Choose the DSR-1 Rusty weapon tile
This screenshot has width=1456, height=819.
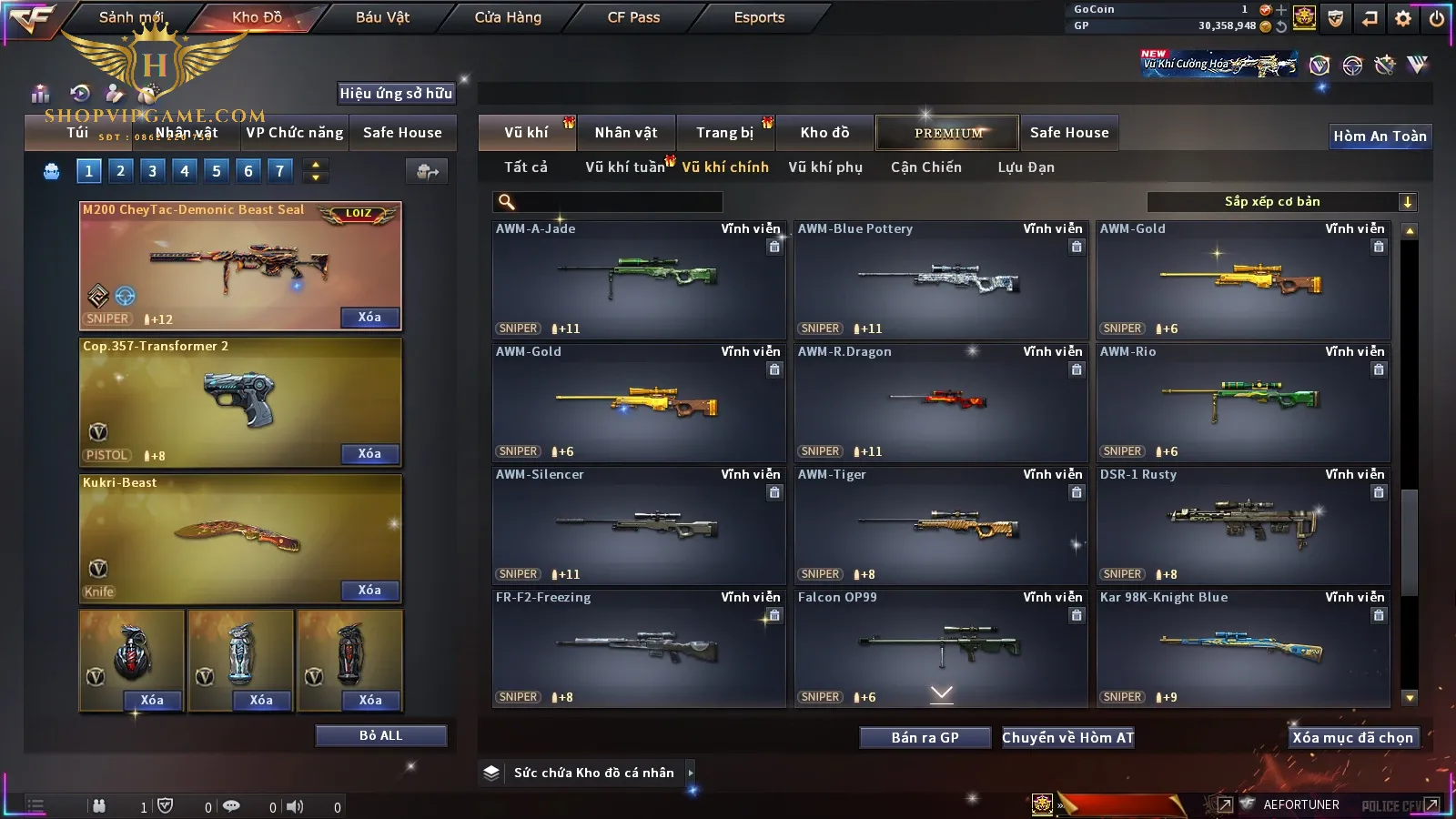(1243, 526)
